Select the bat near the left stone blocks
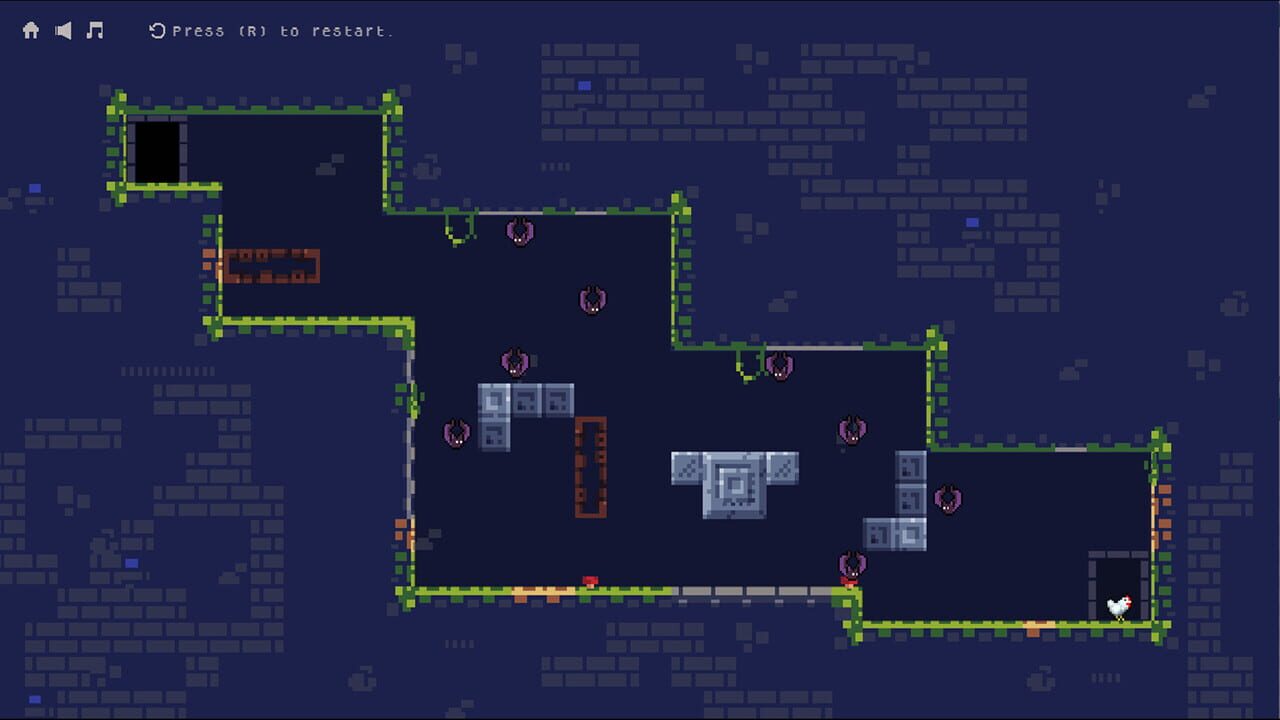 click(456, 432)
